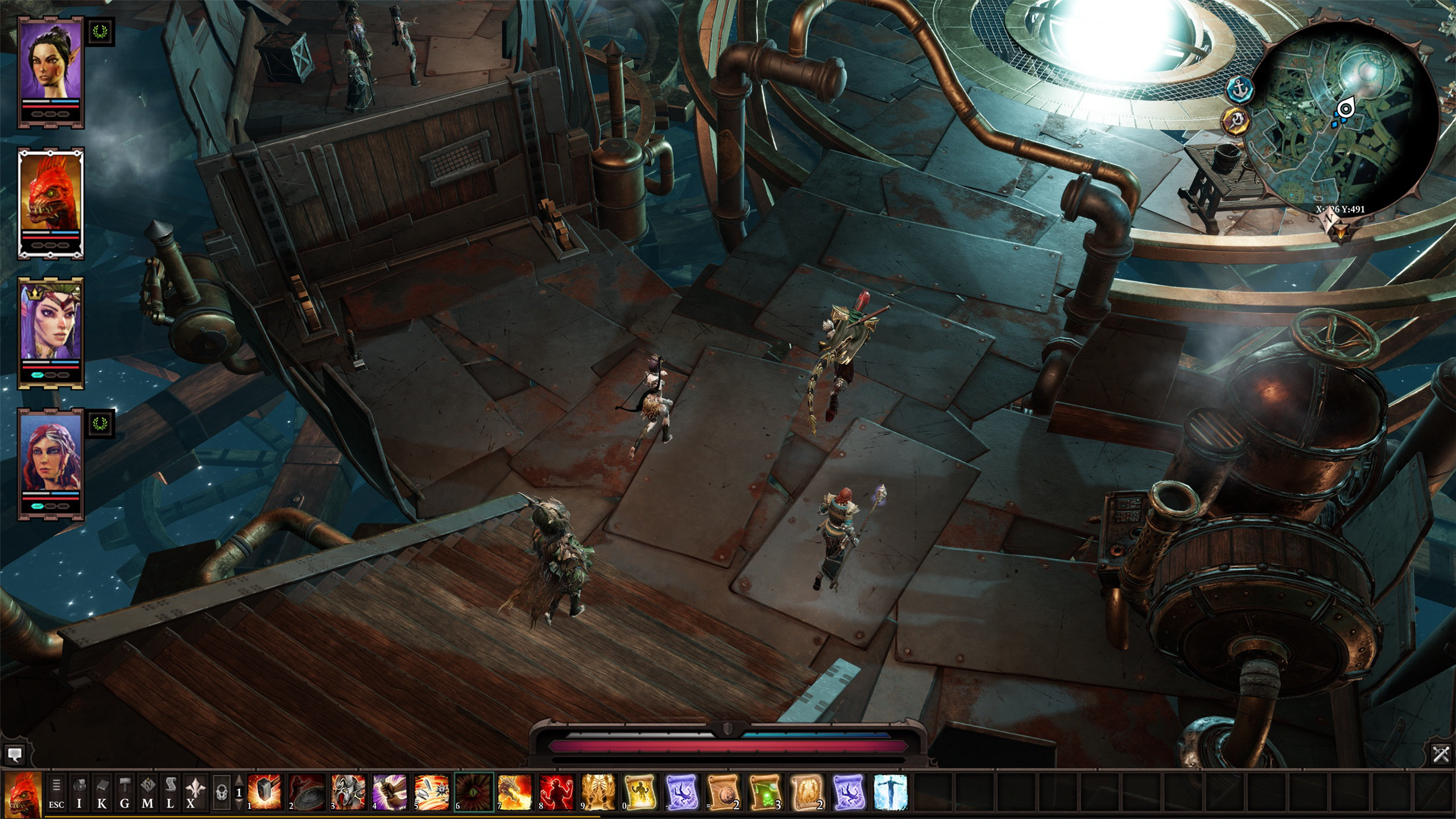The image size is (1456, 819).
Task: Open the crafting hammer icon
Action: click(125, 792)
